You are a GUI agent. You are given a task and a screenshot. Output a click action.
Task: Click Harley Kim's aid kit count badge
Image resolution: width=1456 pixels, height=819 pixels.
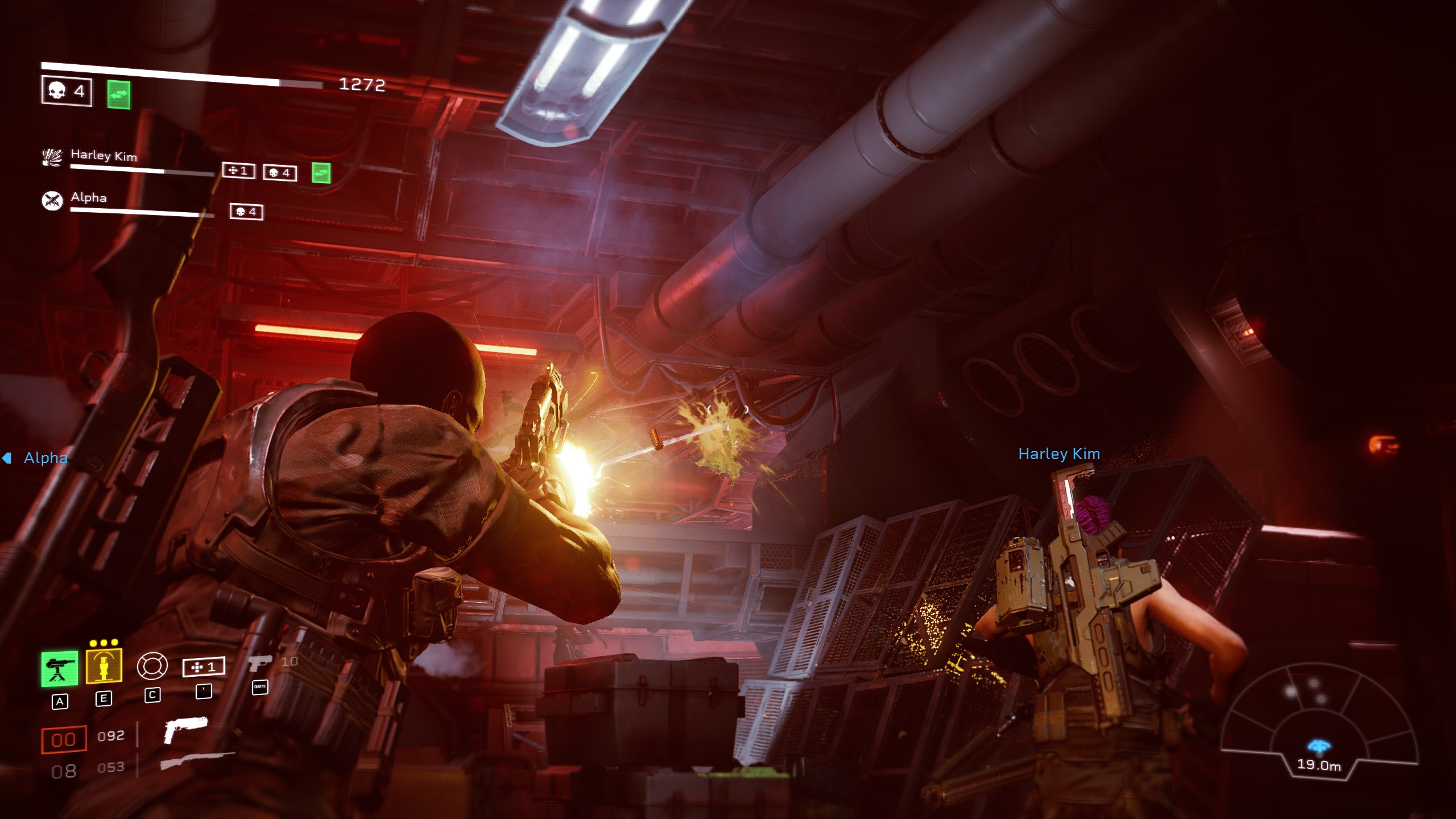point(238,171)
